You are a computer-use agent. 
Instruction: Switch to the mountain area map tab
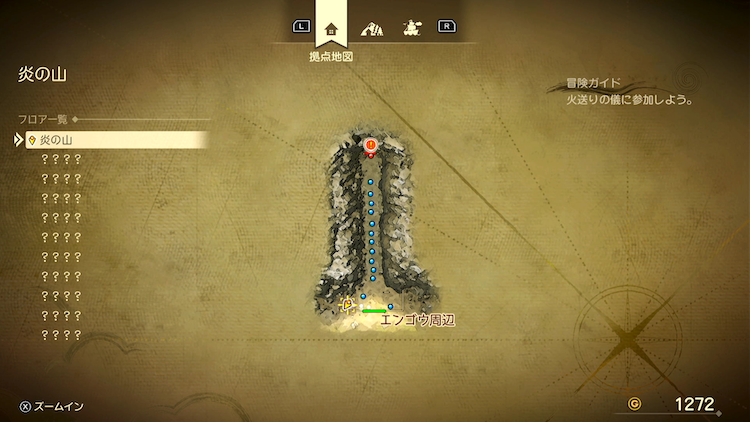pyautogui.click(x=372, y=28)
